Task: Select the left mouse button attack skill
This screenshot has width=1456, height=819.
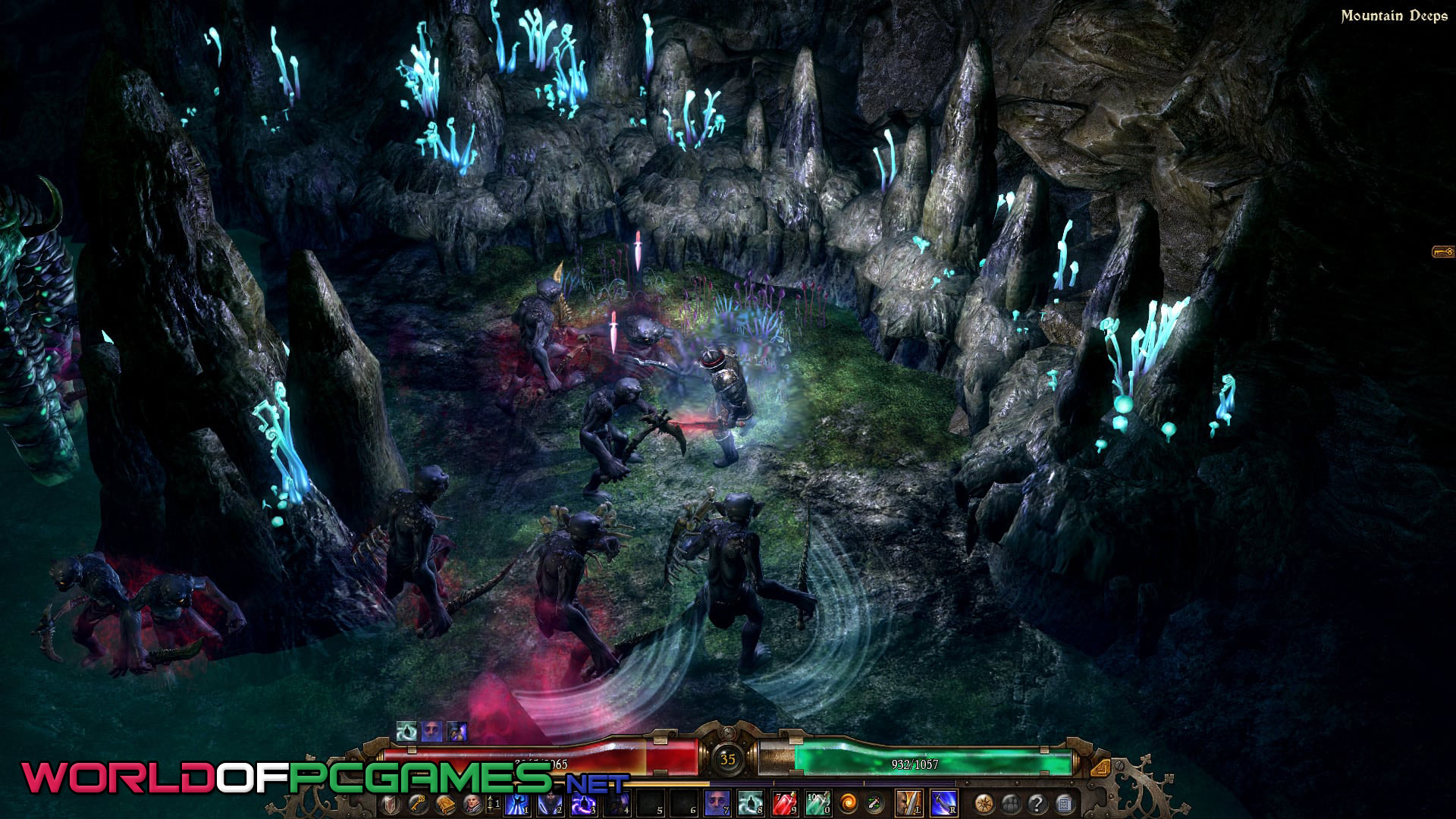Action: [x=909, y=803]
